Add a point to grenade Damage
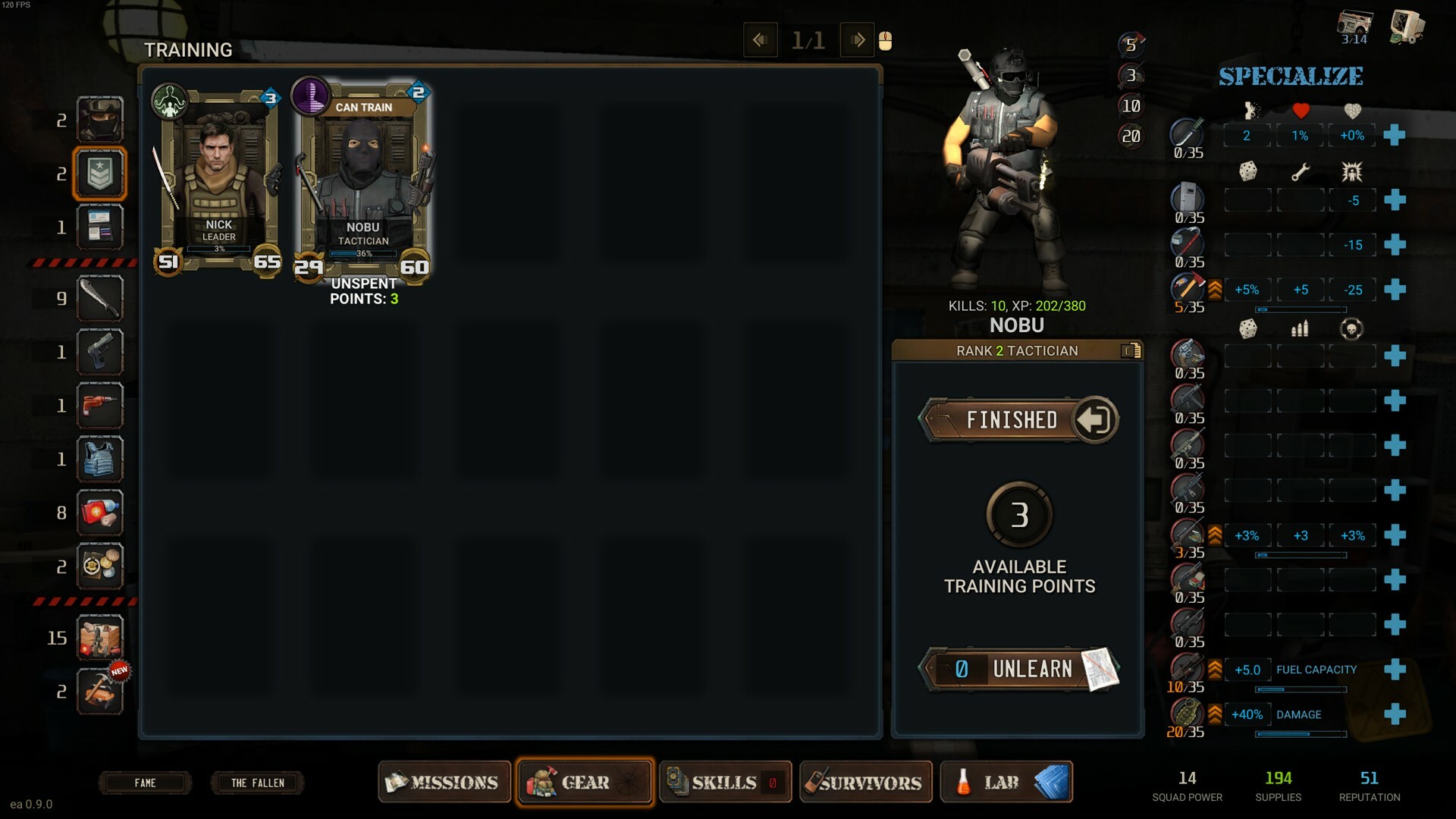The image size is (1456, 819). point(1394,714)
